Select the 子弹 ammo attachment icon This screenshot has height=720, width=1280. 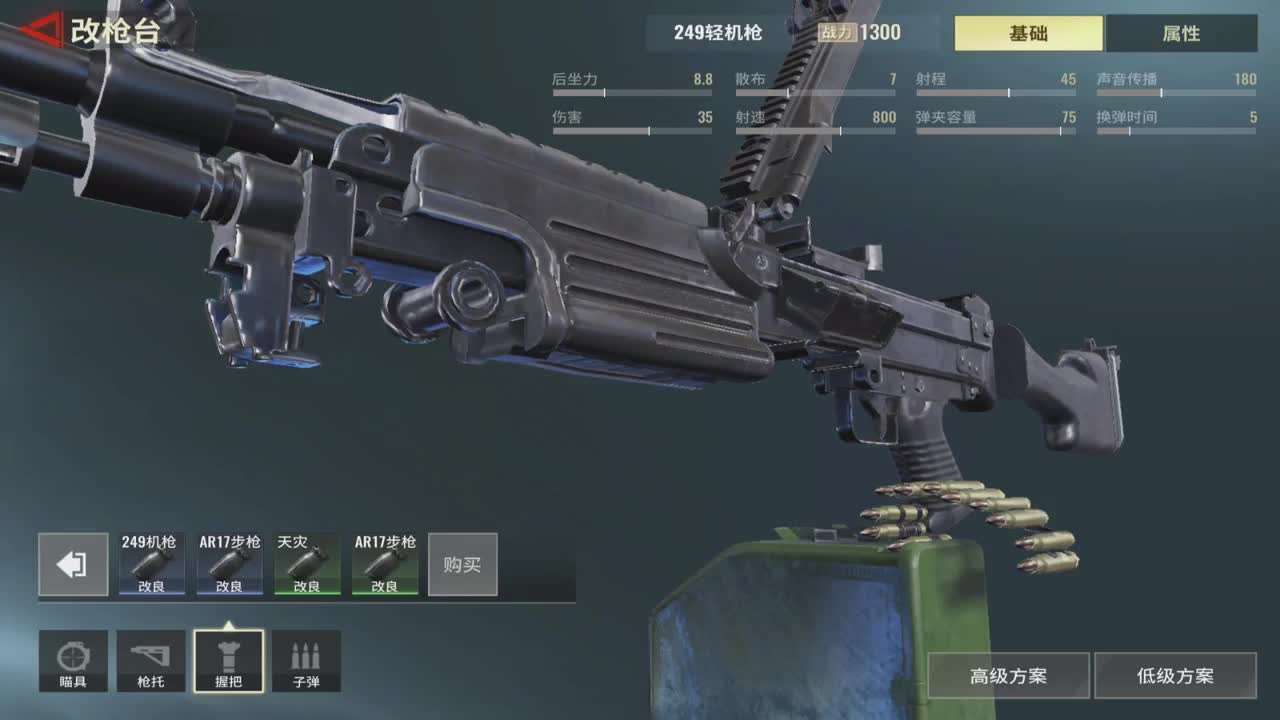point(305,660)
